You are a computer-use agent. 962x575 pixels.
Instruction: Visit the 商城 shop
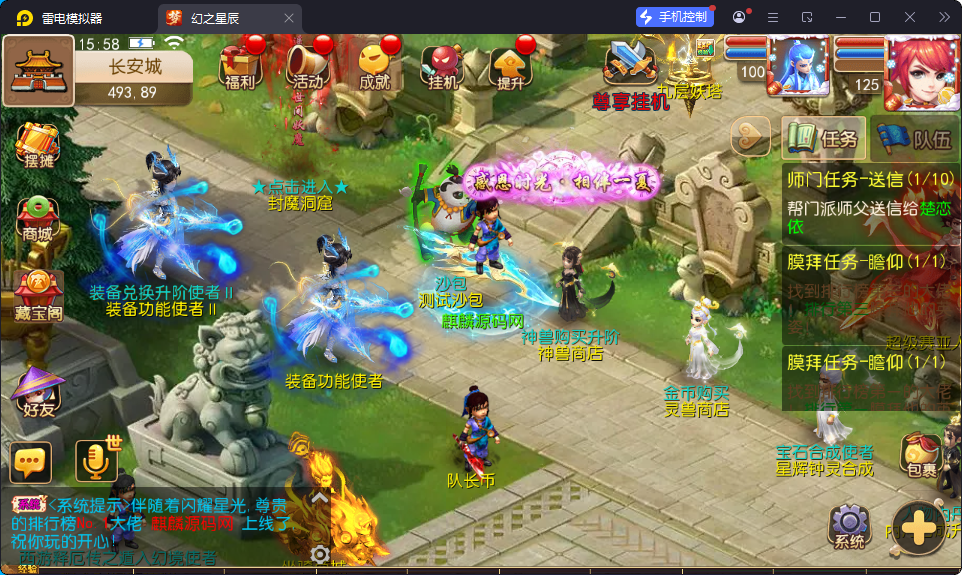[x=37, y=218]
